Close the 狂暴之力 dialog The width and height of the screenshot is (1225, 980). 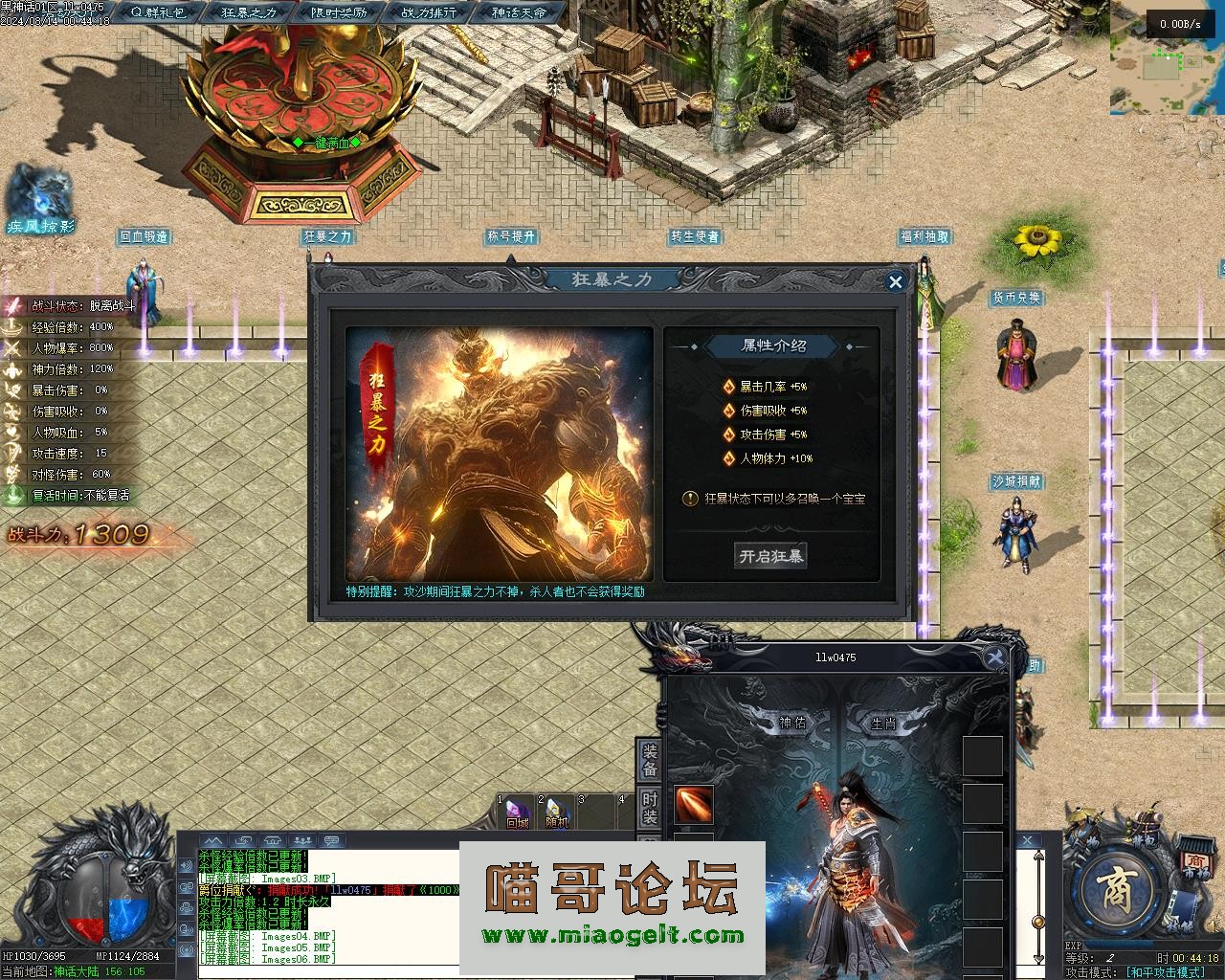pyautogui.click(x=895, y=281)
